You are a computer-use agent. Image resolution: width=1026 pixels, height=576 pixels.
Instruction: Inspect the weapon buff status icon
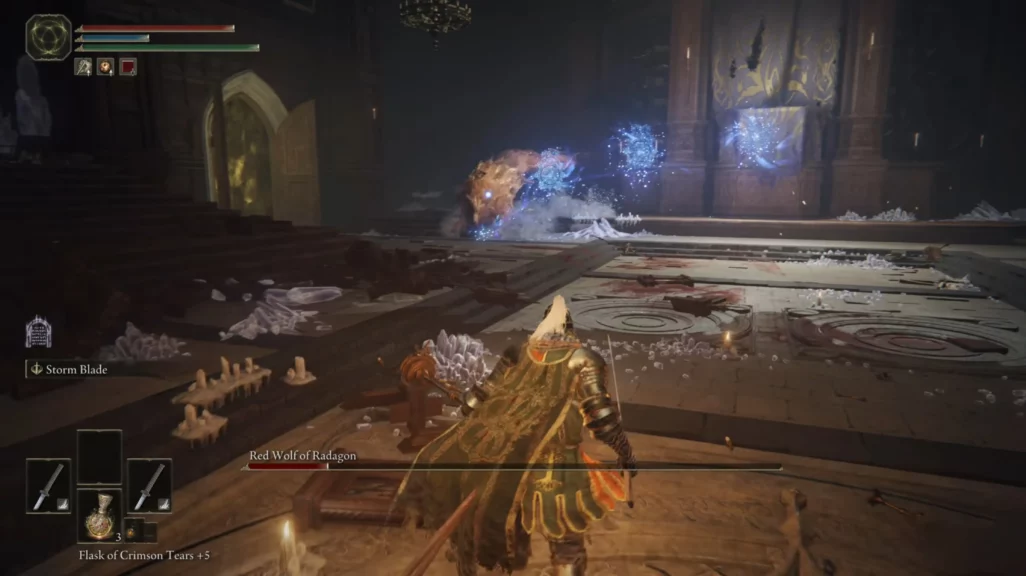point(83,67)
